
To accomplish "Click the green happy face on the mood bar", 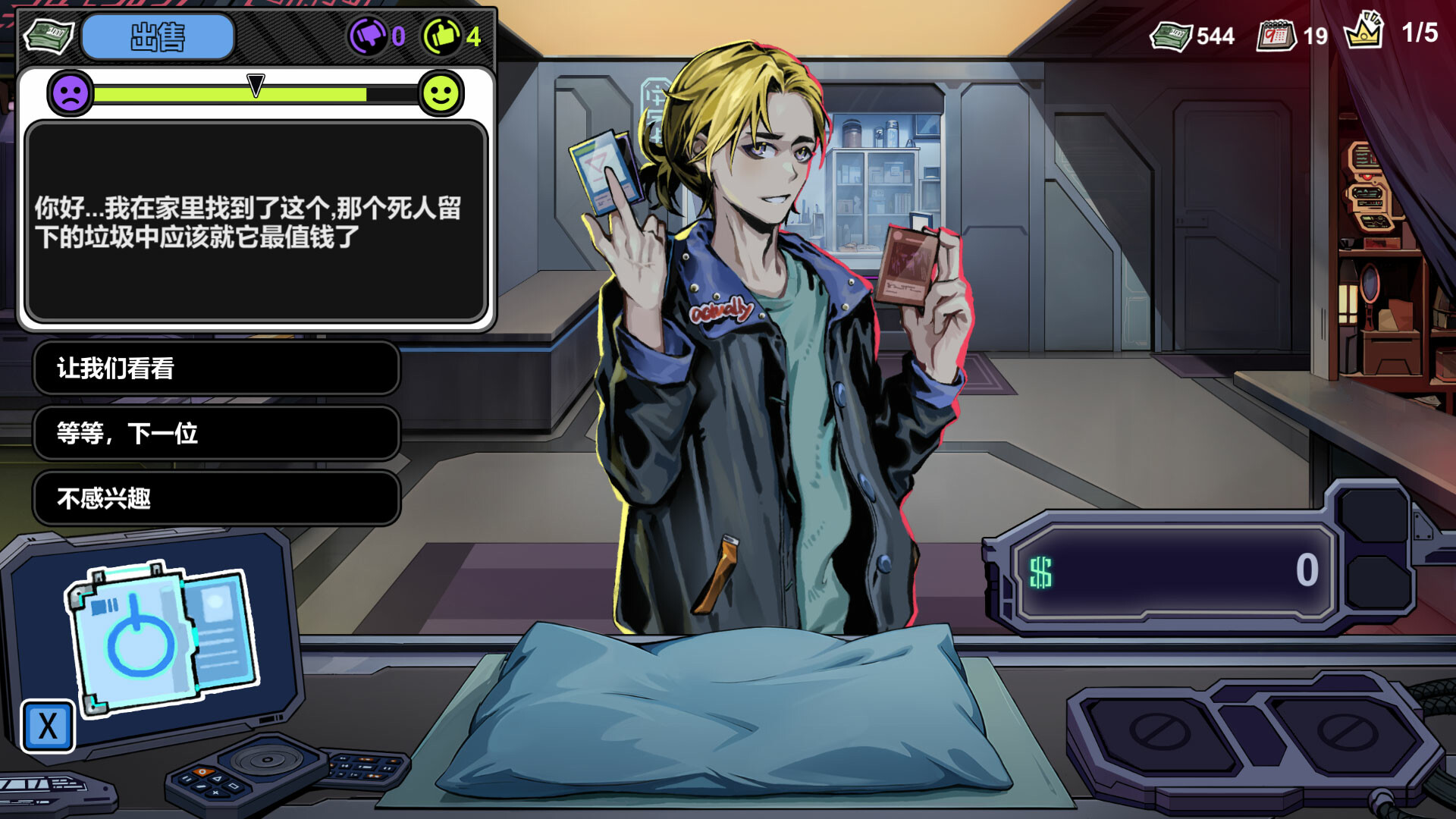I will (440, 95).
